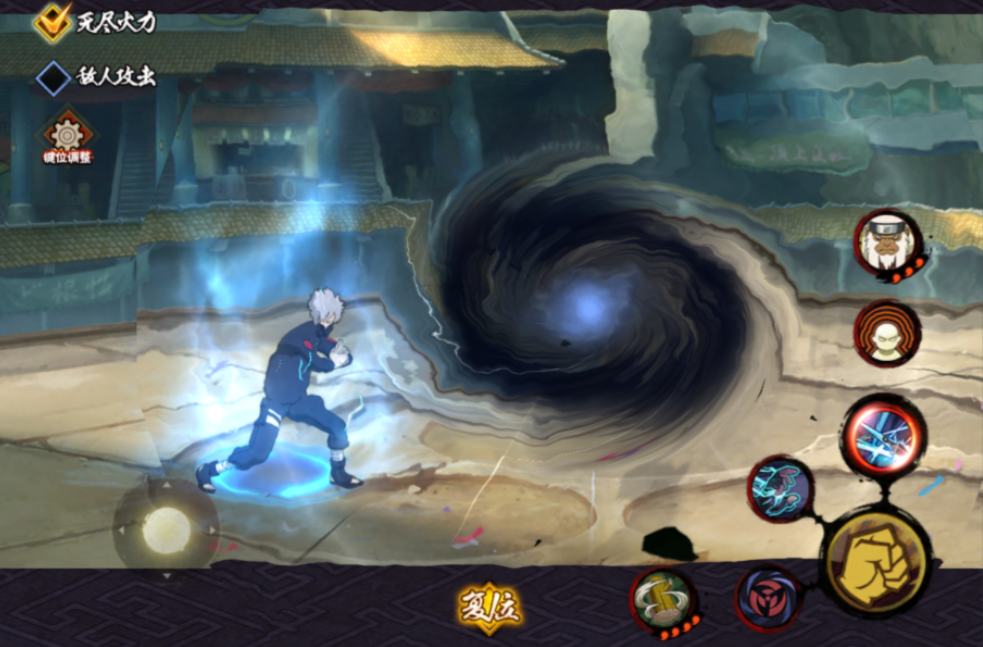This screenshot has width=983, height=647.
Task: Tap the golden fist basic attack button
Action: (x=876, y=563)
